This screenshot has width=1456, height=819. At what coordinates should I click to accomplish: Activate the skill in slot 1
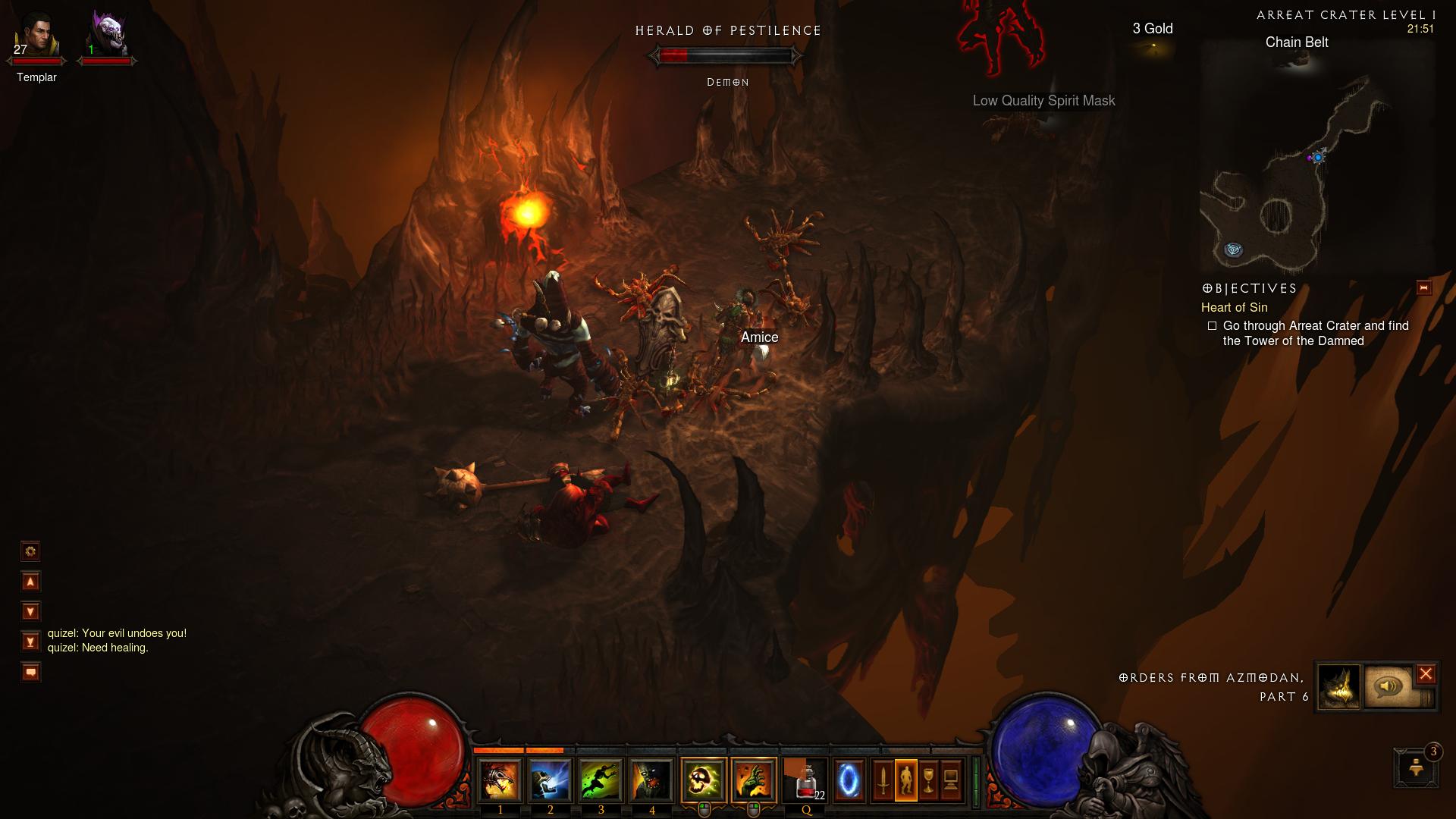(x=500, y=780)
